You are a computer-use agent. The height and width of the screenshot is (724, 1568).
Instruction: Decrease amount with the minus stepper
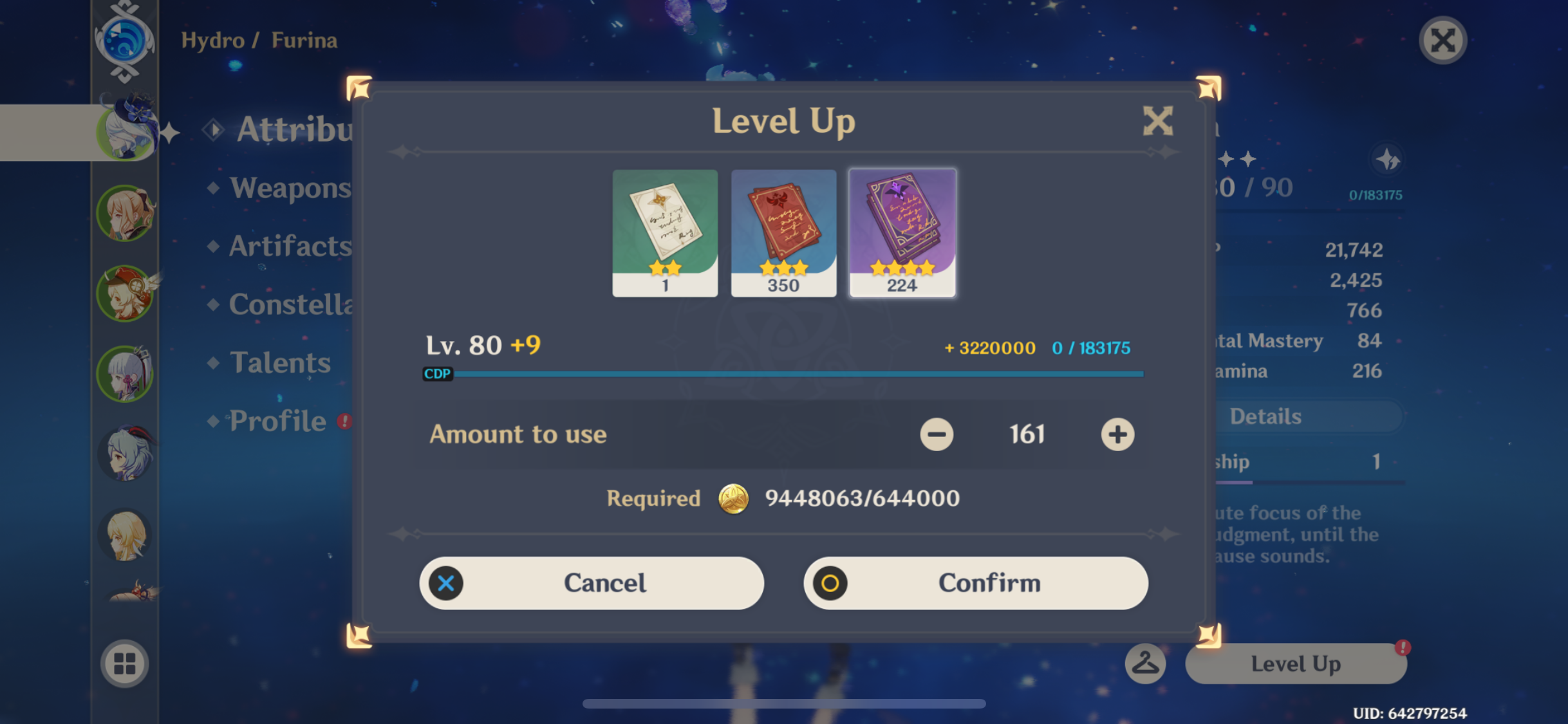coord(937,434)
